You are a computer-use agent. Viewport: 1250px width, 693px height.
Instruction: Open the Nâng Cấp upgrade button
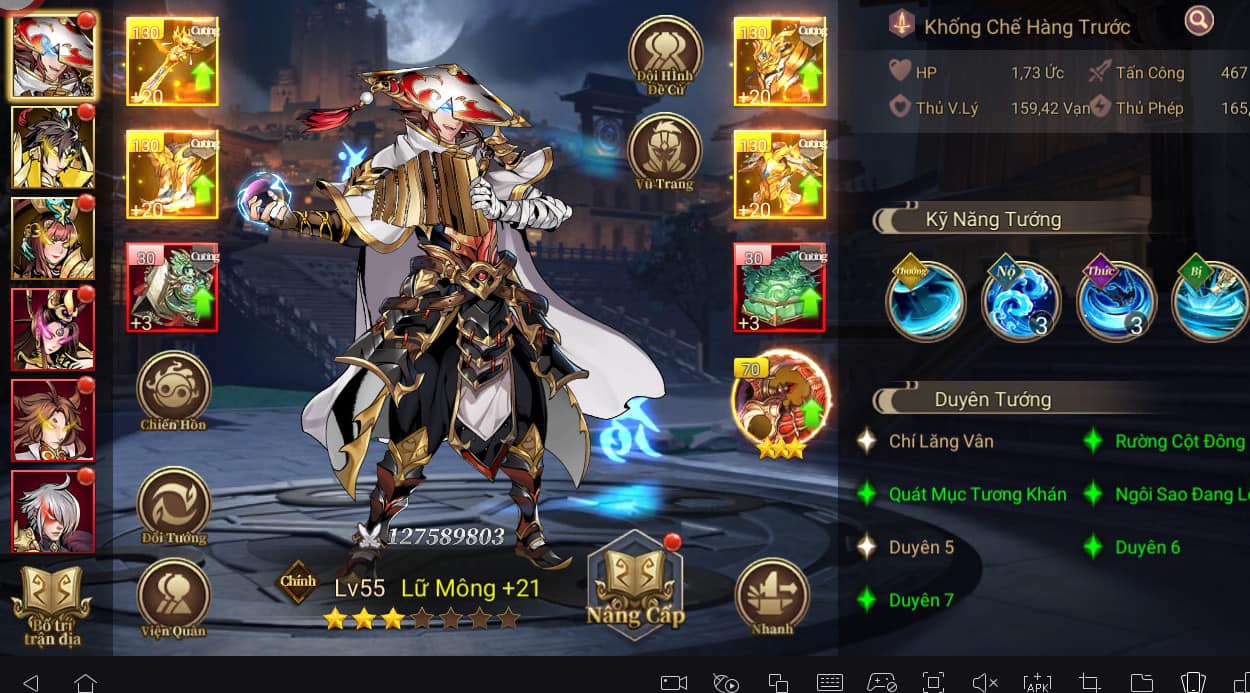point(635,588)
